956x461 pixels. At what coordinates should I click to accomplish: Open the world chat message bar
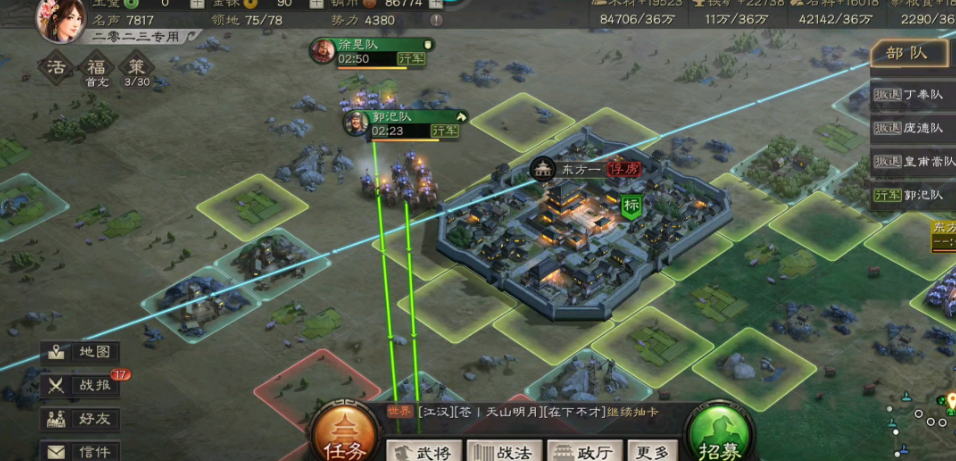coord(530,412)
